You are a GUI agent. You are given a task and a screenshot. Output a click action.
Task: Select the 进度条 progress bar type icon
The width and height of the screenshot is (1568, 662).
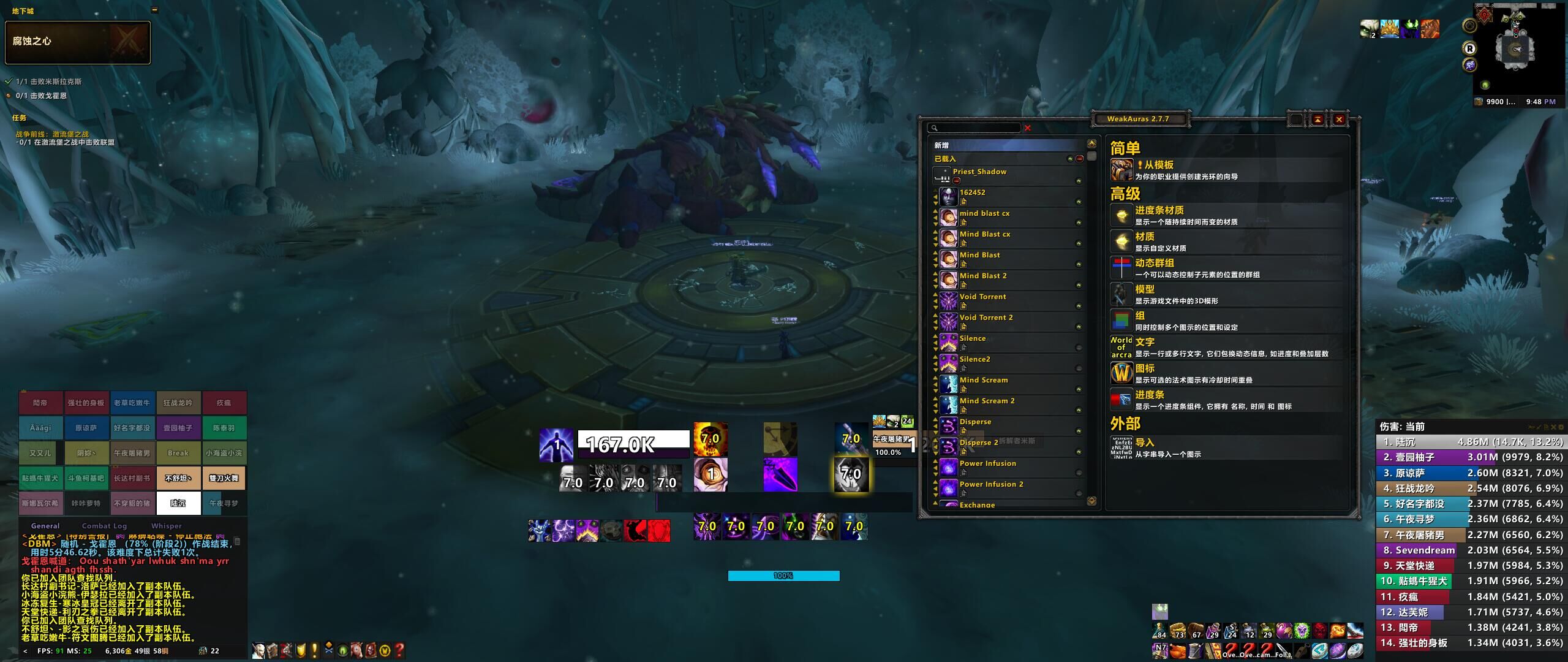point(1121,399)
